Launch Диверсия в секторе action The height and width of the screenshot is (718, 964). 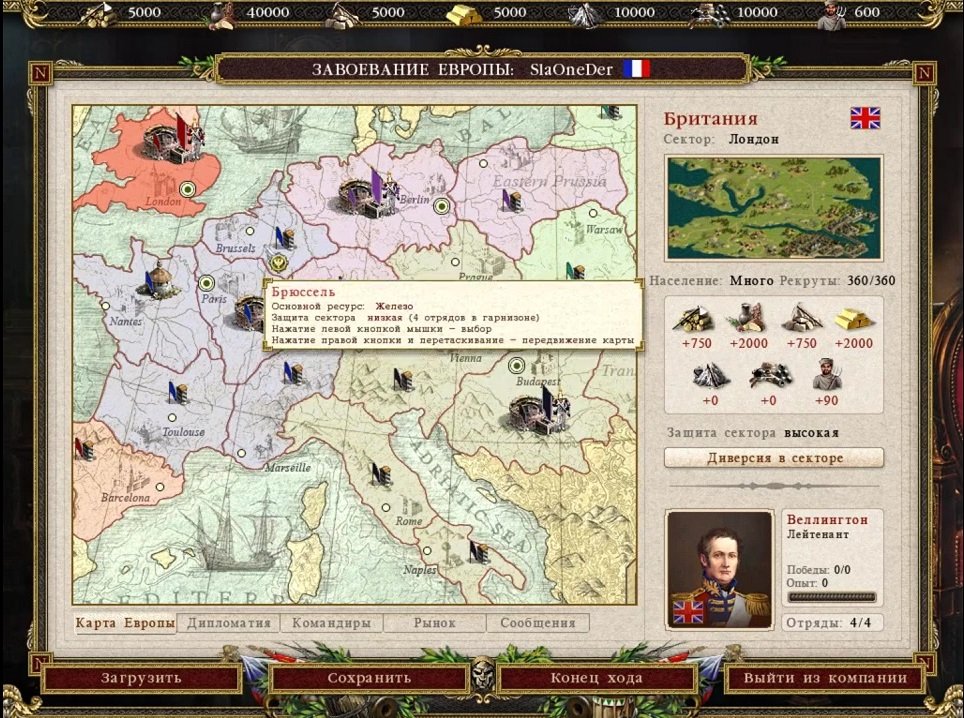click(x=774, y=458)
